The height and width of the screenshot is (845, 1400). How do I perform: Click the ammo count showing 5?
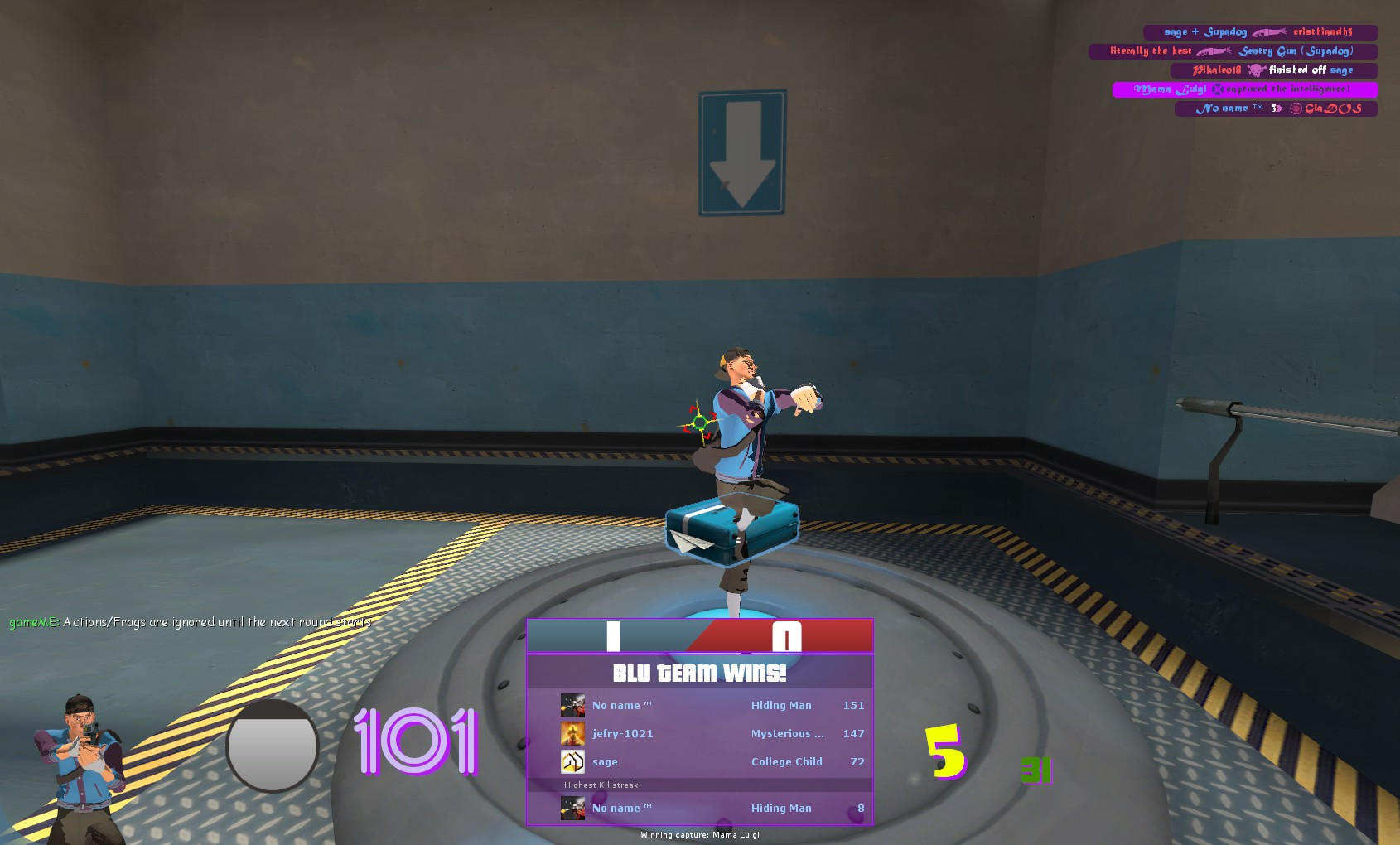coord(944,750)
